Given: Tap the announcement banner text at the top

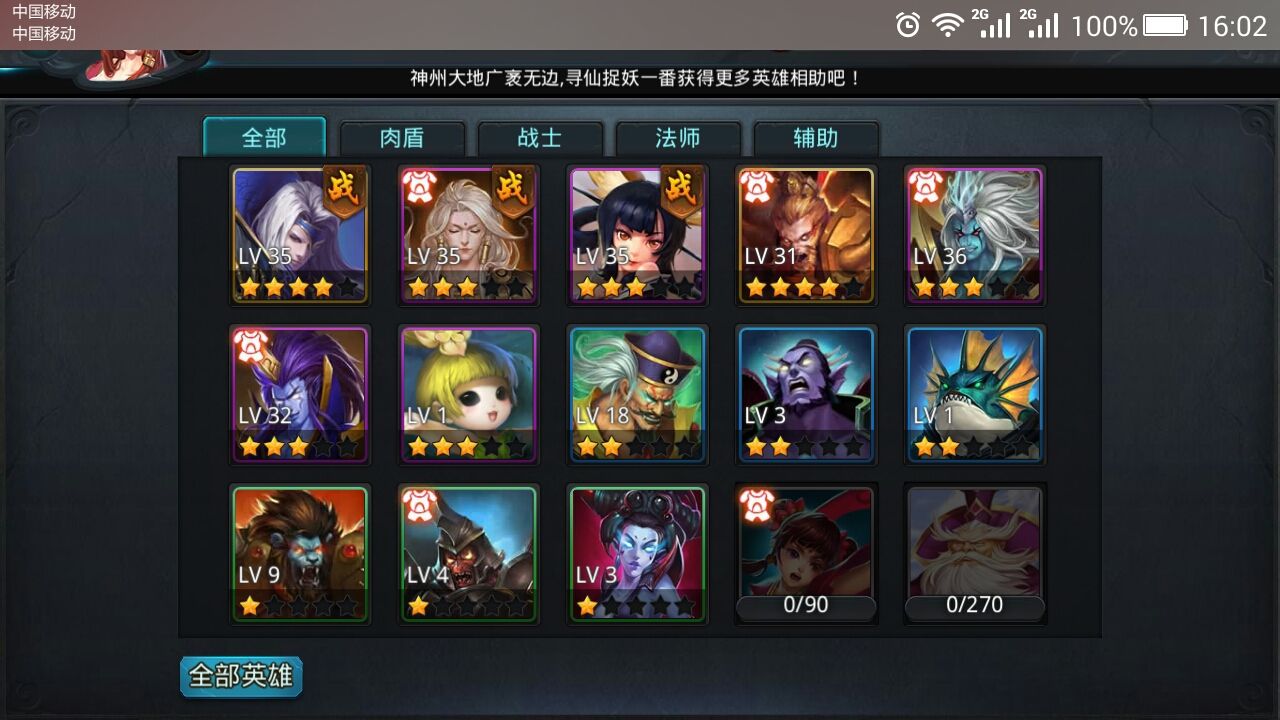Looking at the screenshot, I should pos(637,76).
